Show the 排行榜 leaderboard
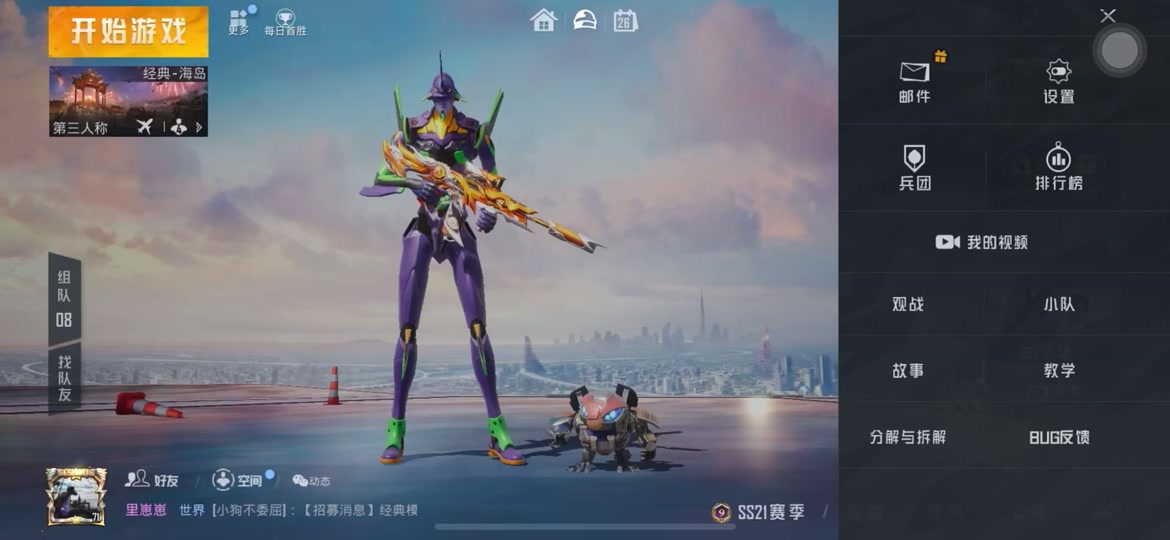 [1058, 167]
